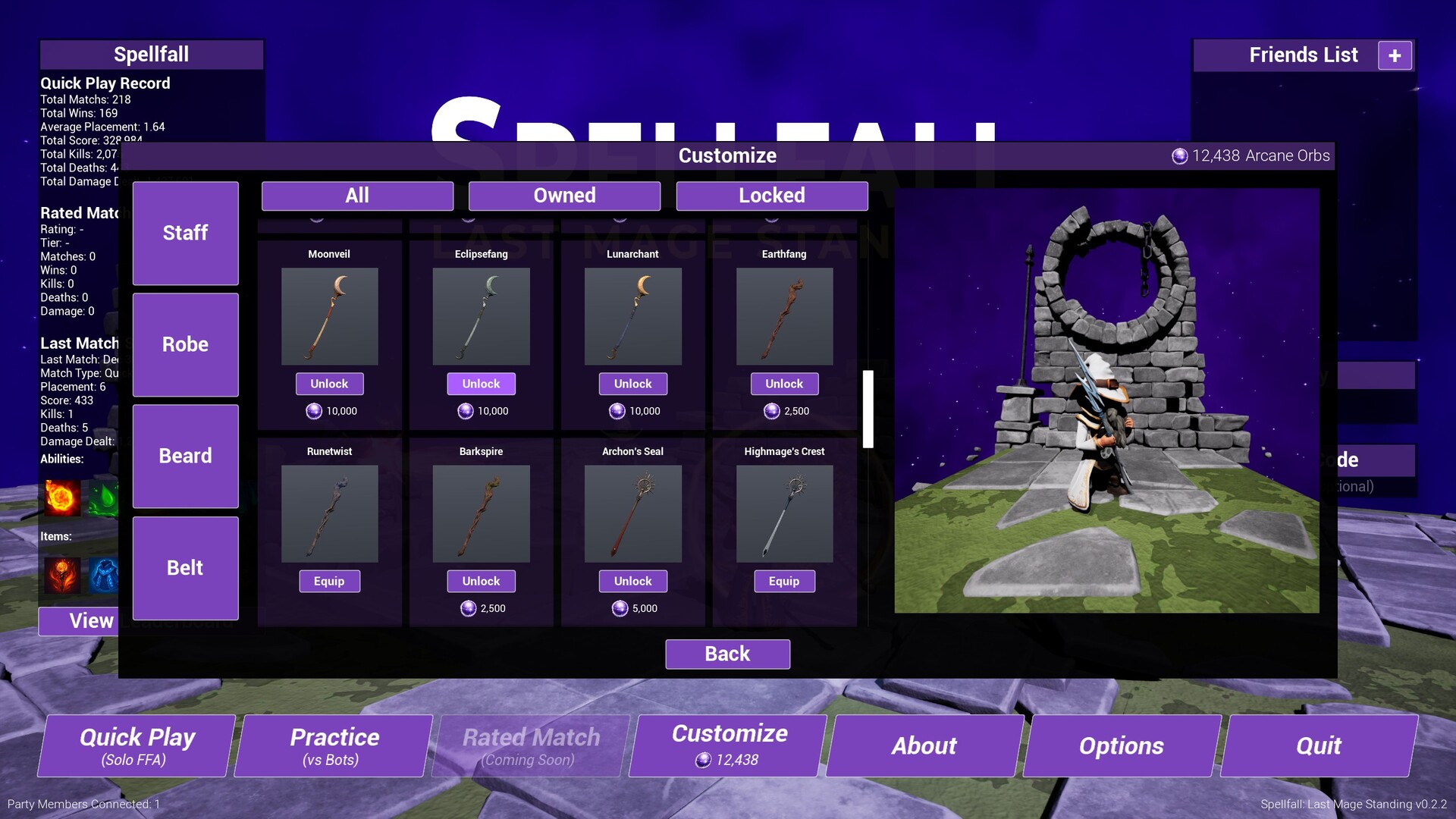Select the Belt customization category
The height and width of the screenshot is (819, 1456).
[x=185, y=568]
